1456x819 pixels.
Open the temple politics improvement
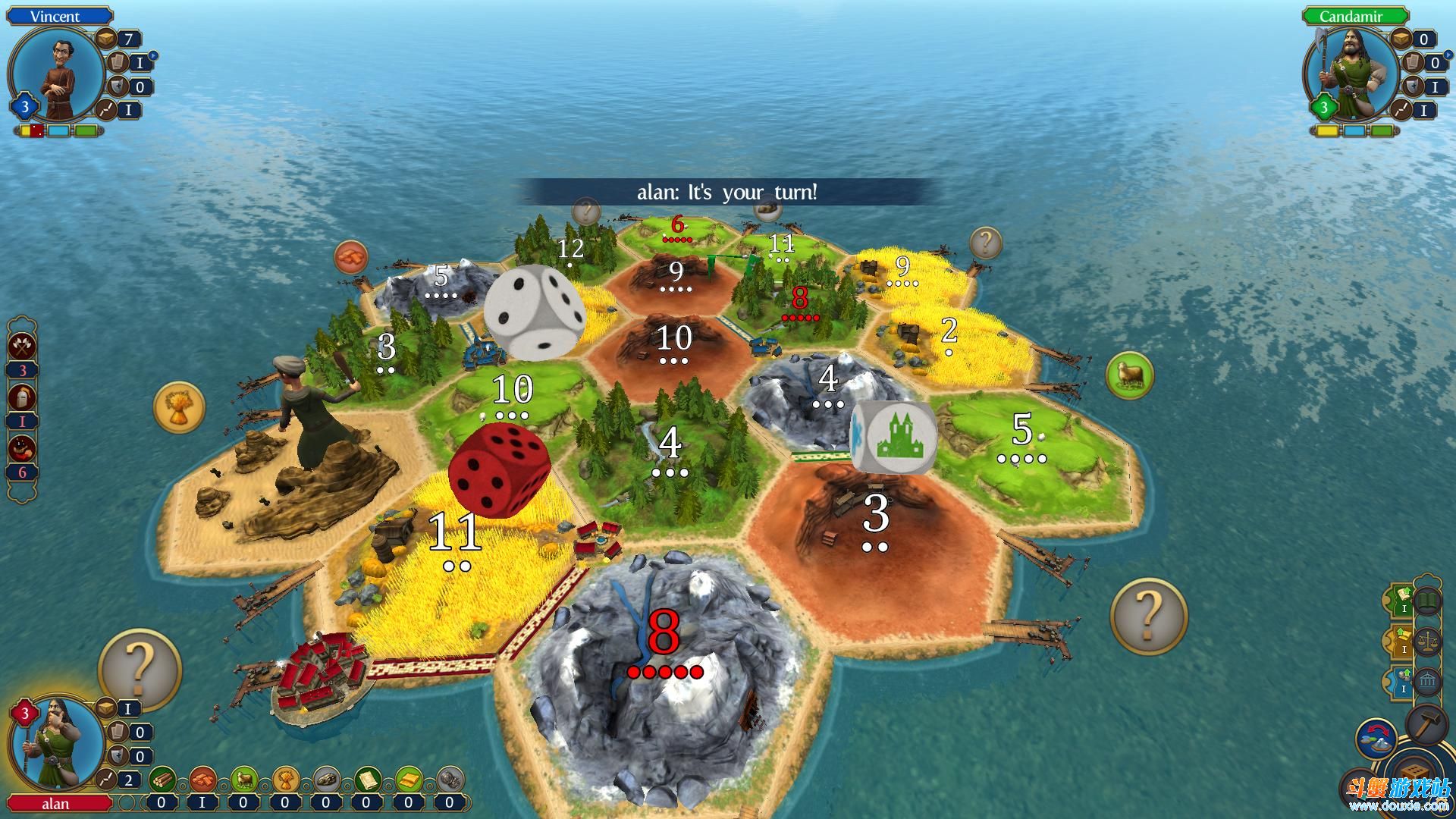[x=1428, y=681]
